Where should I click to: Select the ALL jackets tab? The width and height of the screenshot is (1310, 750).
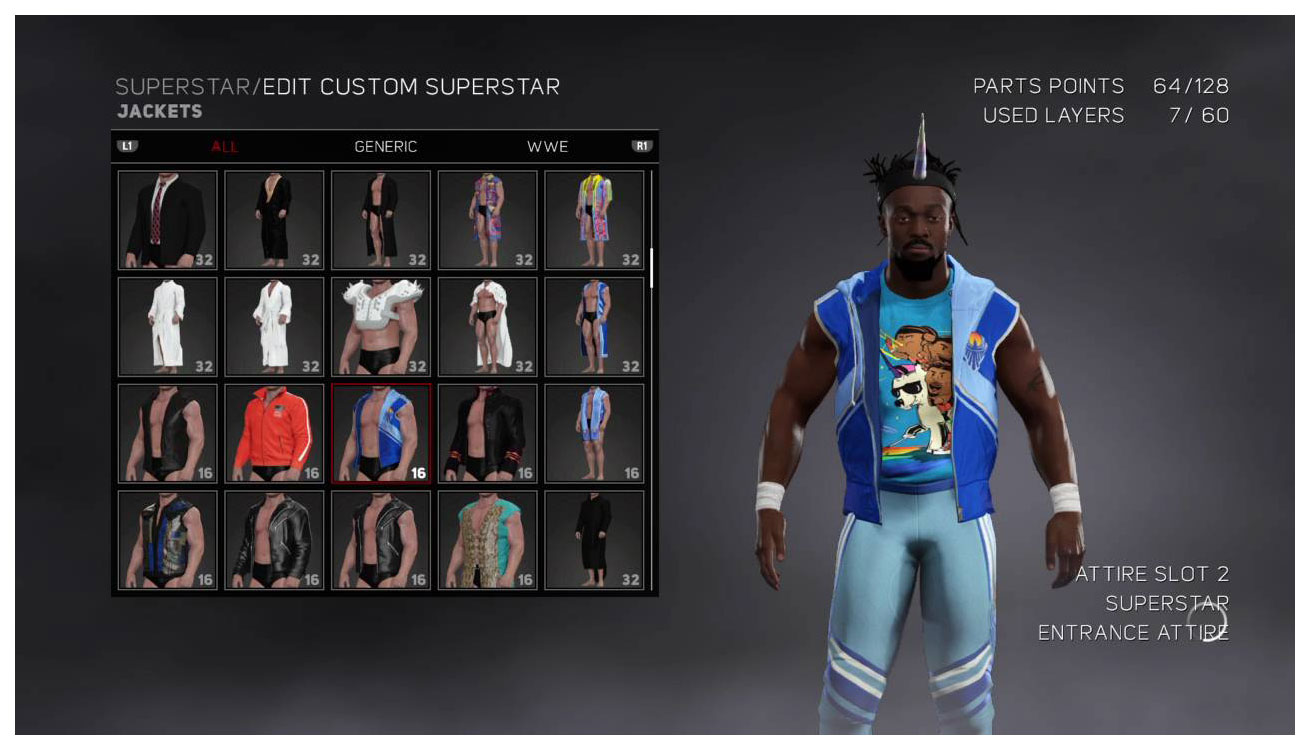tap(225, 147)
